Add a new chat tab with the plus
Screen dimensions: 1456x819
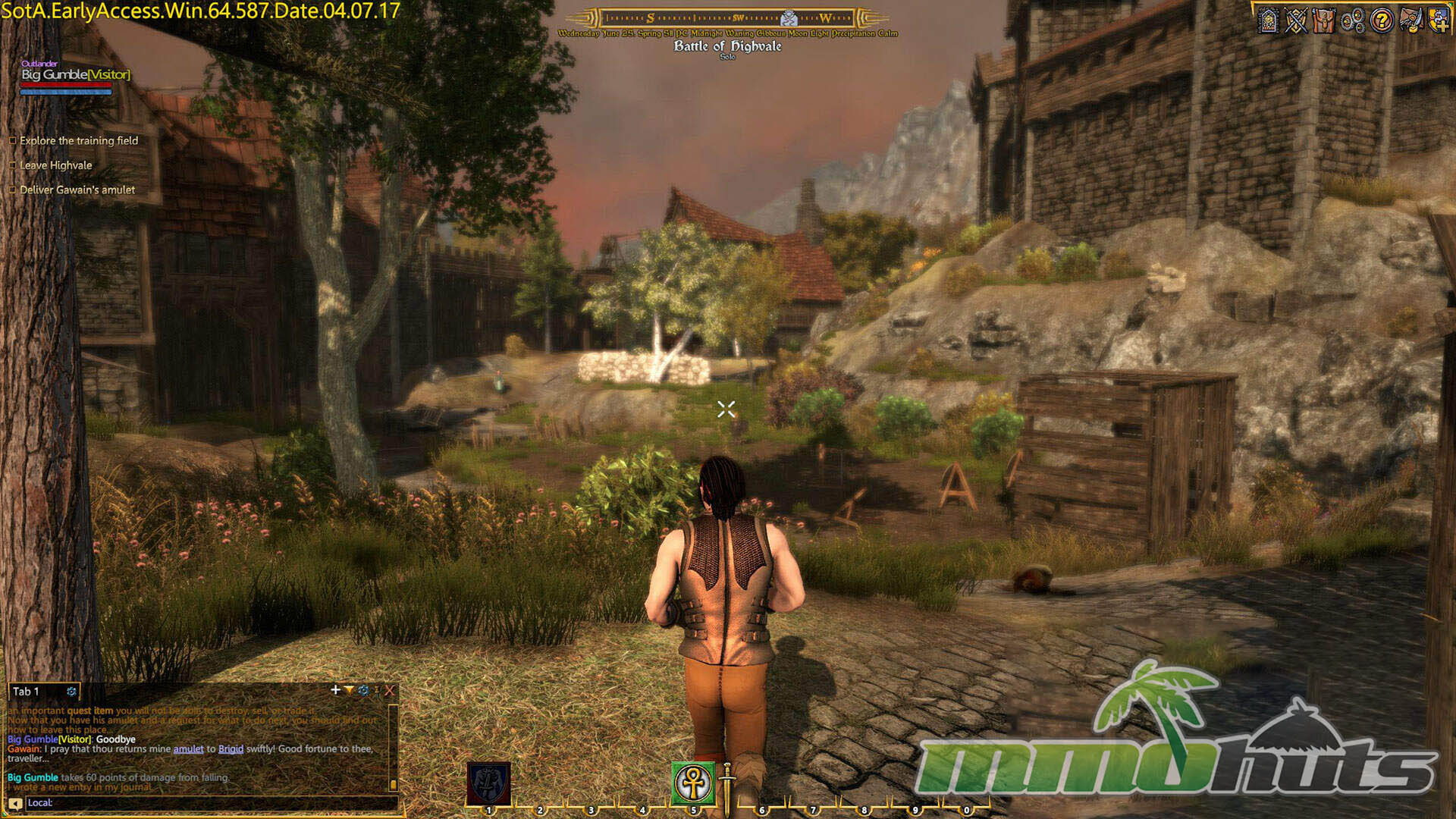335,690
